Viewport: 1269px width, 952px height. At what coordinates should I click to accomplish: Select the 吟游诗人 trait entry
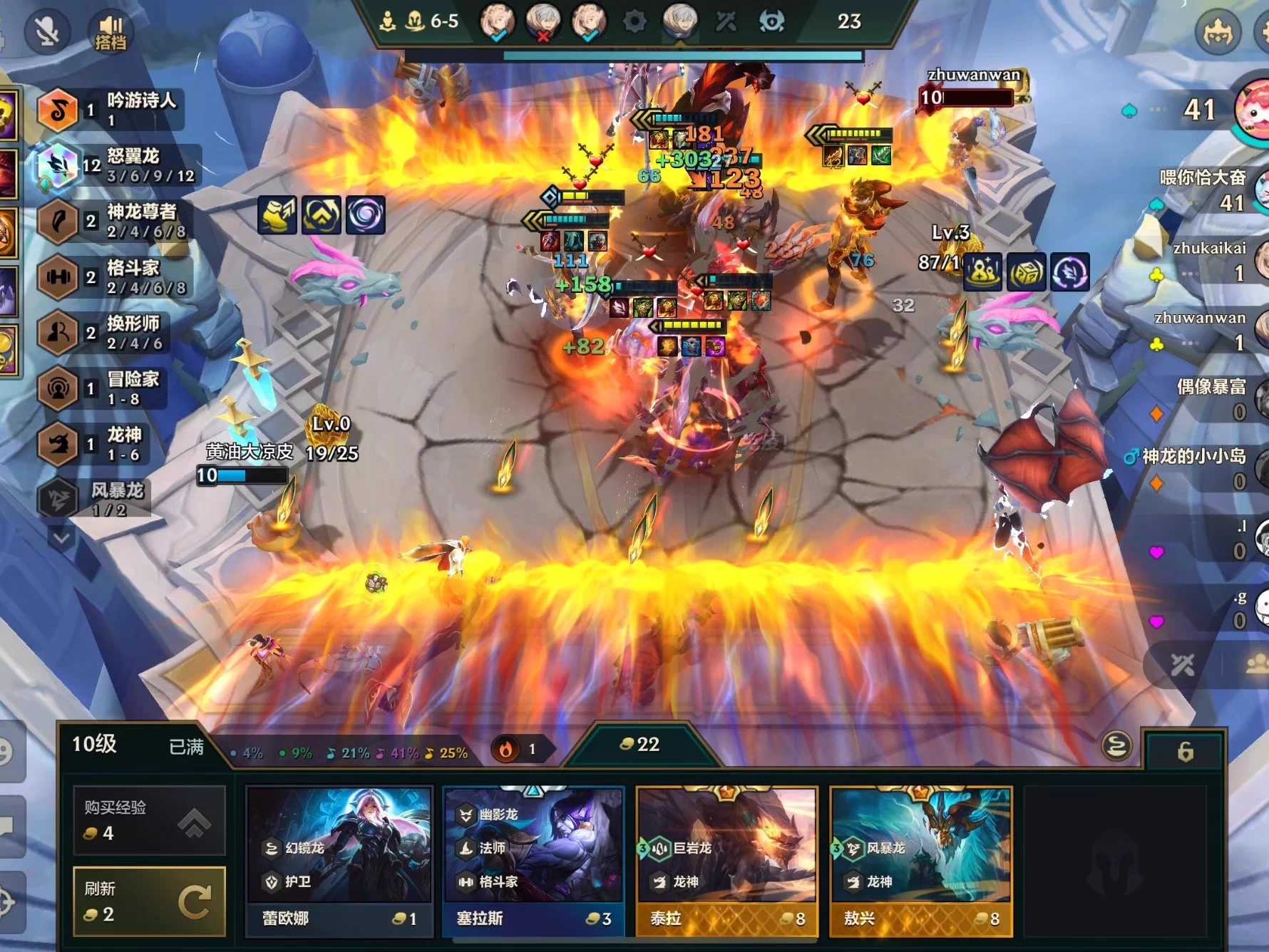(x=111, y=109)
